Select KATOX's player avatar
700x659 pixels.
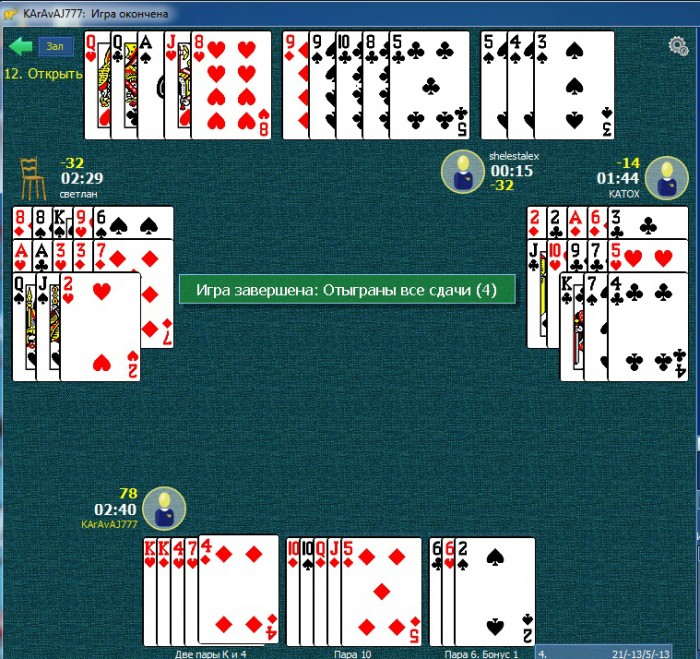click(666, 178)
